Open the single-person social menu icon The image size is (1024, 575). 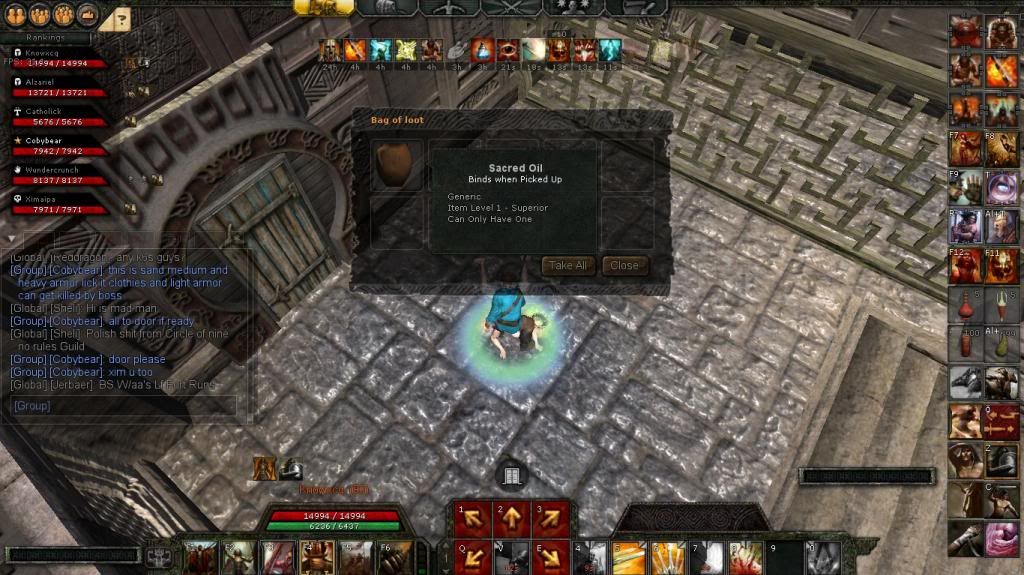[15, 15]
